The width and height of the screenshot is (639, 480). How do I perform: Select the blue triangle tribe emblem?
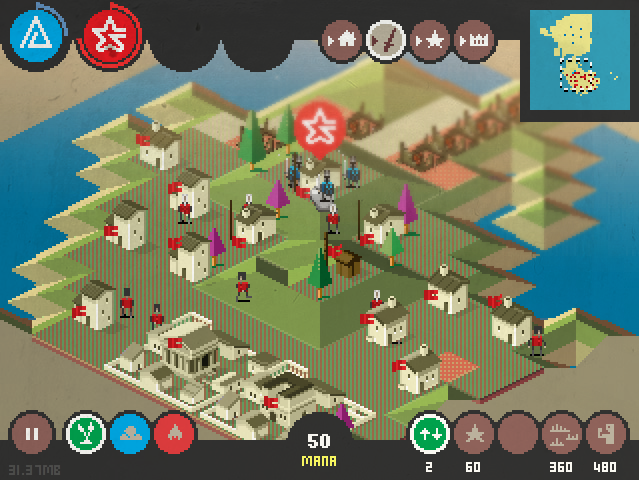click(x=35, y=35)
